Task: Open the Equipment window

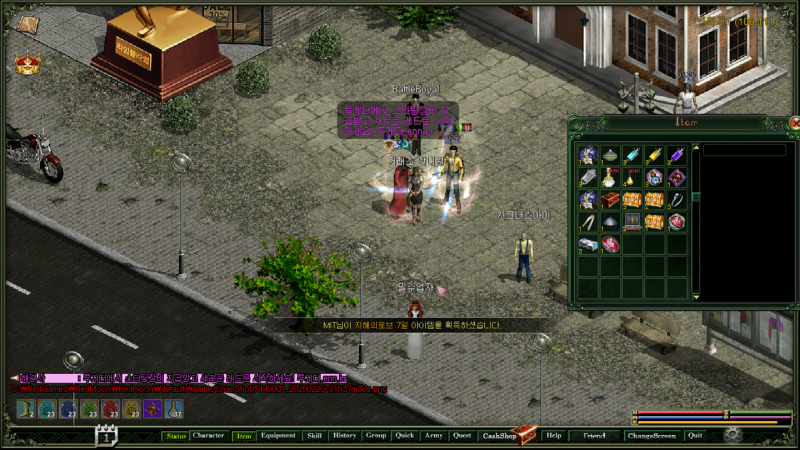Action: pos(278,436)
